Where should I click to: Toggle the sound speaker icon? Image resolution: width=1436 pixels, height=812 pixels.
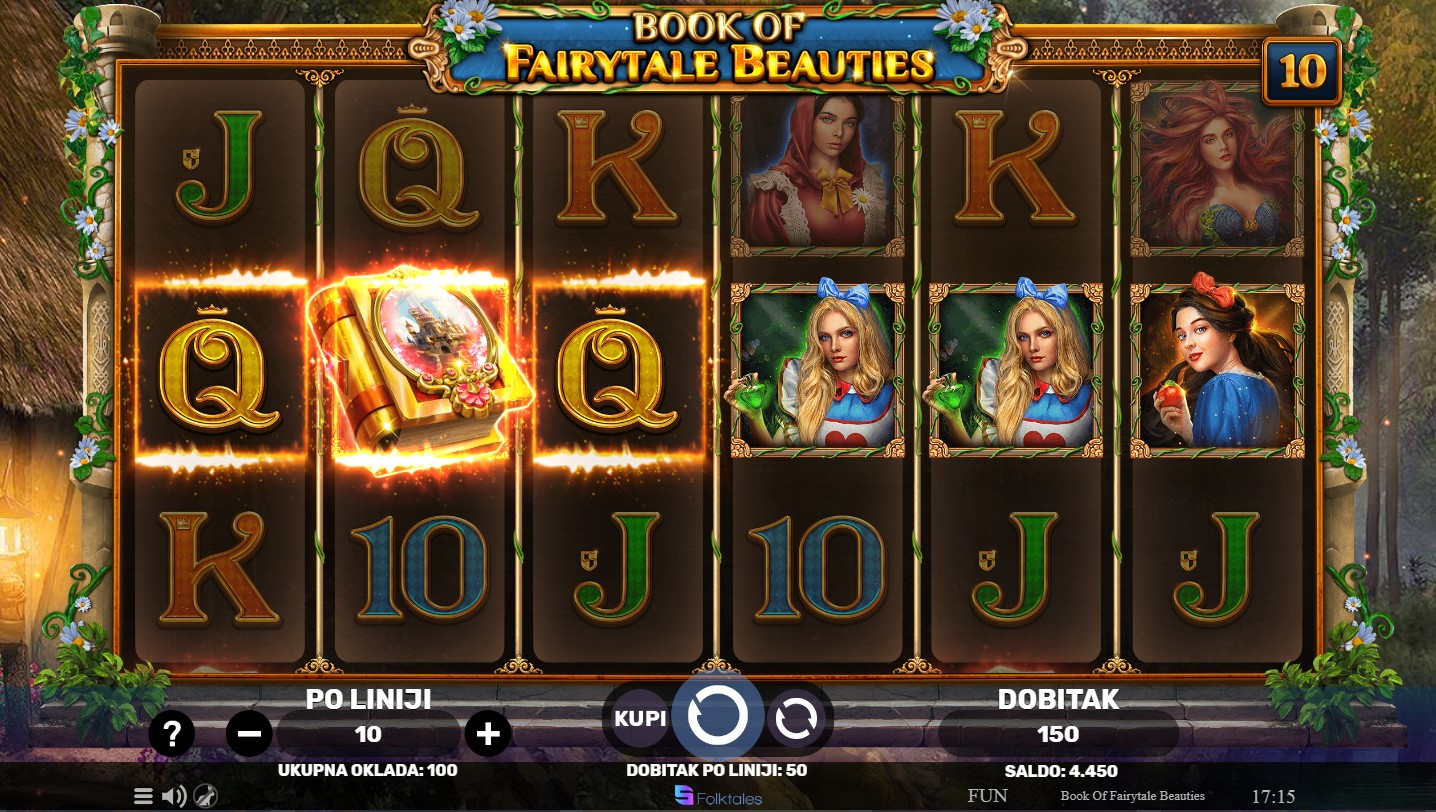[174, 796]
